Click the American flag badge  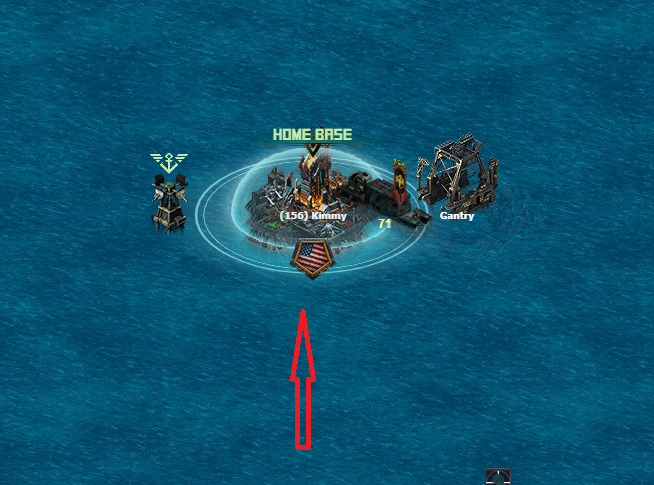pos(313,257)
